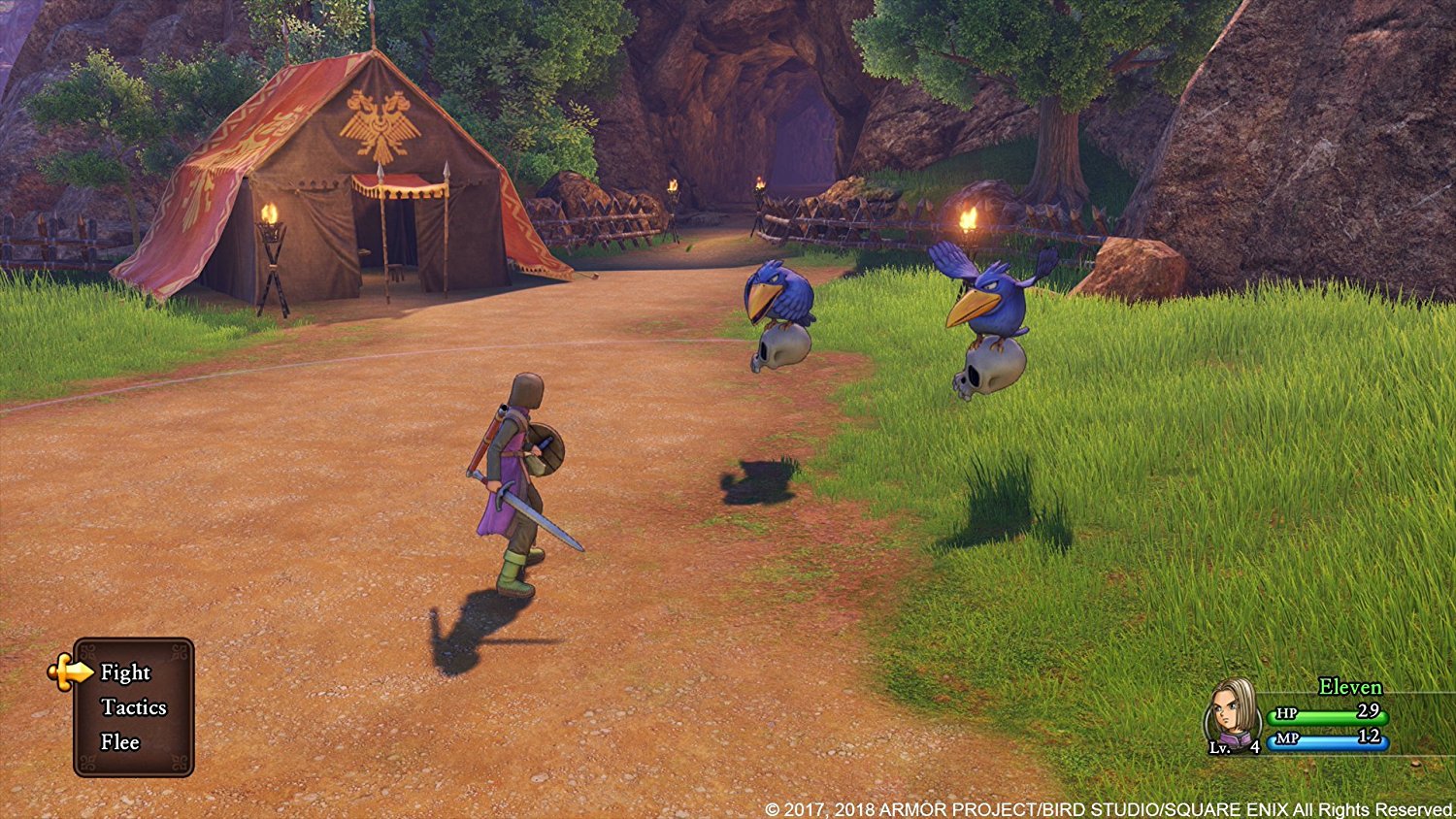
Task: Click the MP value showing 12
Action: point(1371,739)
